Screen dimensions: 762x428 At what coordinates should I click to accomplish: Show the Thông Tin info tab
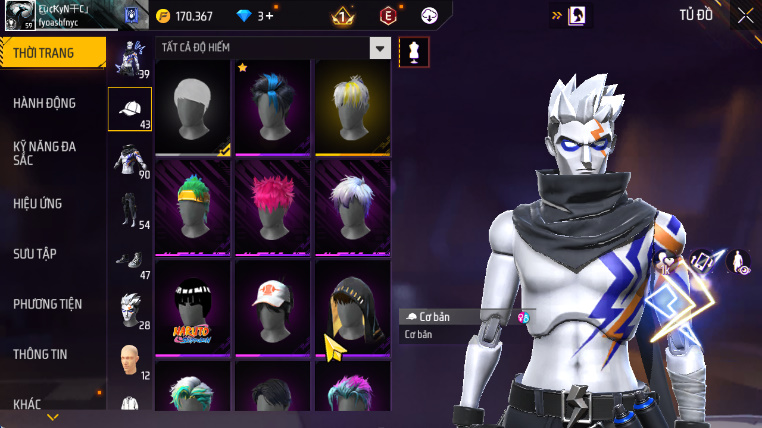tap(41, 353)
